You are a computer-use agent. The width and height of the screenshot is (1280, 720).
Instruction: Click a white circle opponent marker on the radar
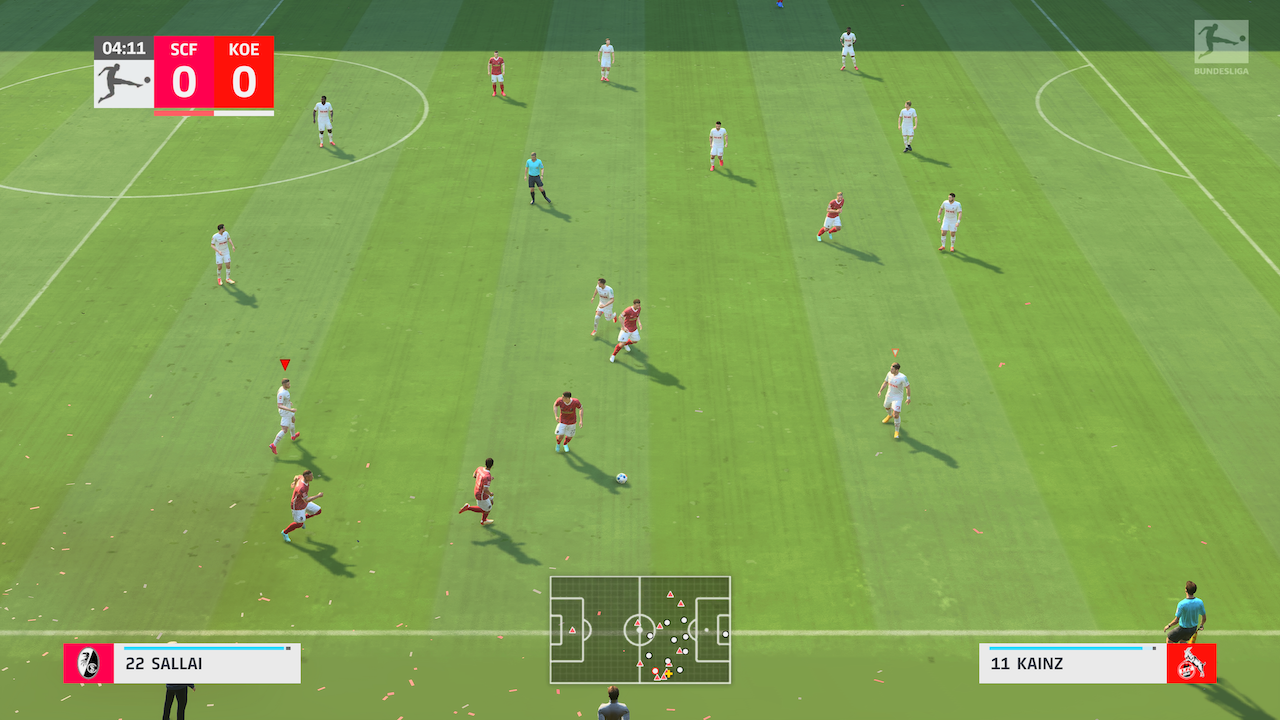pyautogui.click(x=667, y=622)
